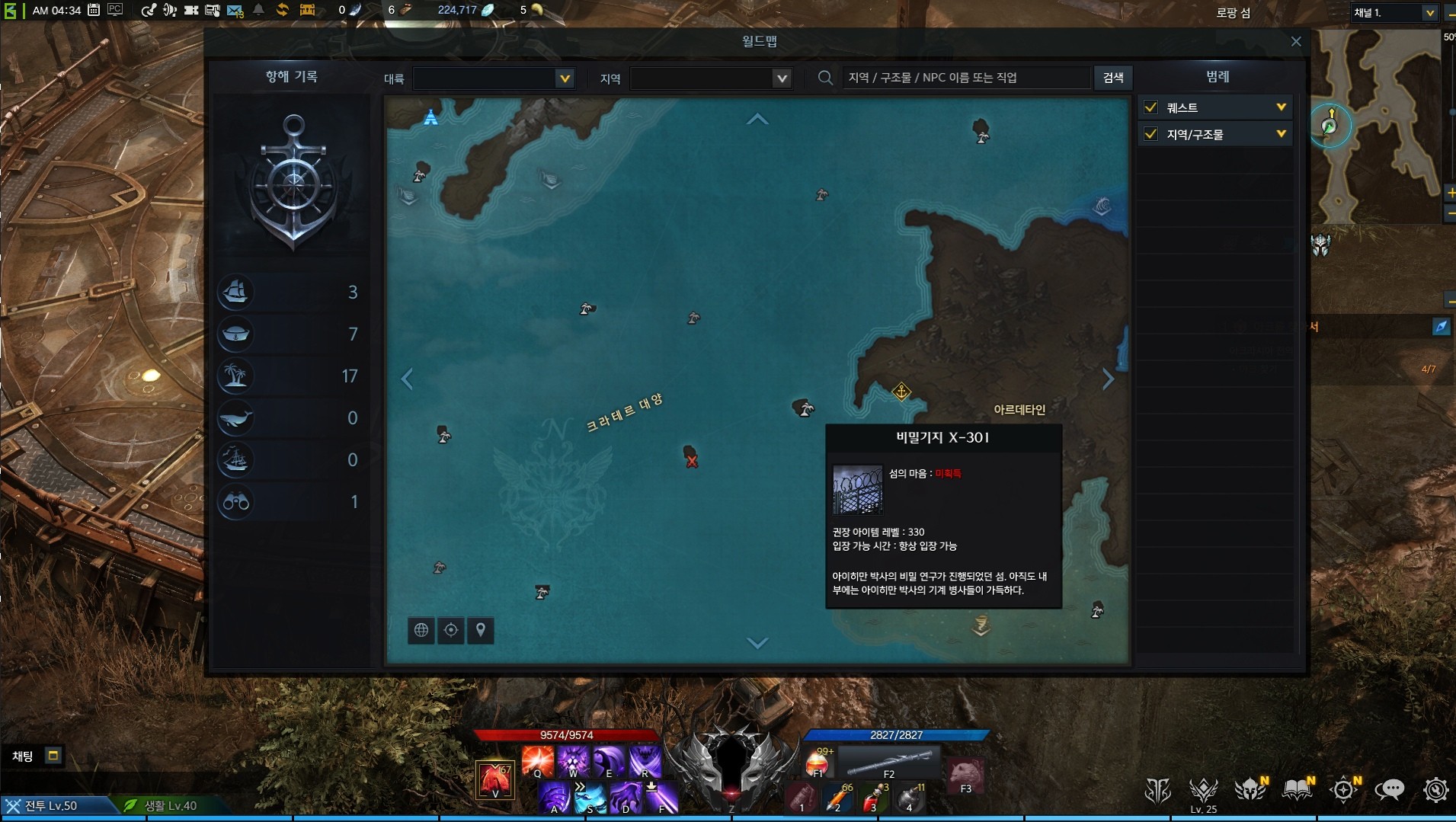This screenshot has width=1456, height=822.
Task: Click the map search text field
Action: (x=965, y=78)
